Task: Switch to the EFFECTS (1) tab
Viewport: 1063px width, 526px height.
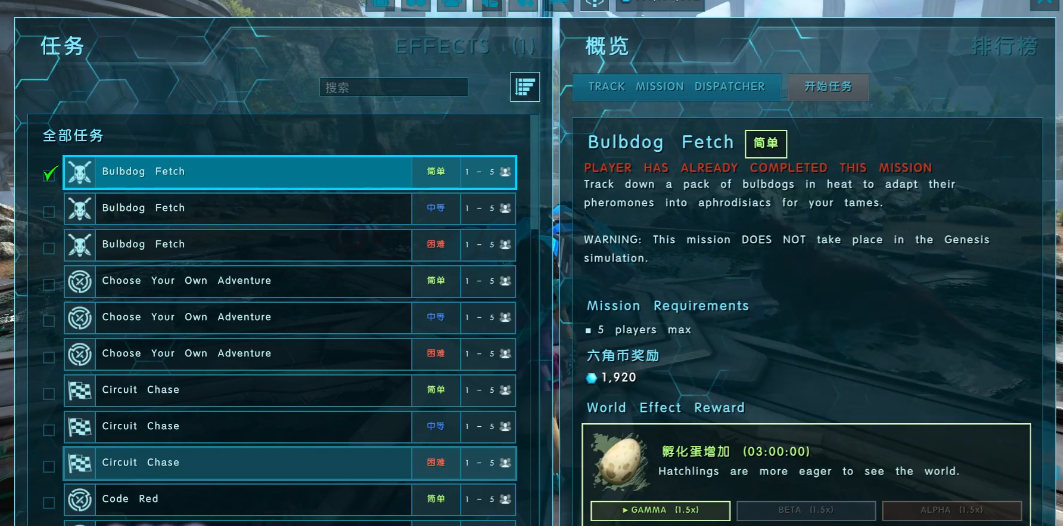Action: point(465,46)
